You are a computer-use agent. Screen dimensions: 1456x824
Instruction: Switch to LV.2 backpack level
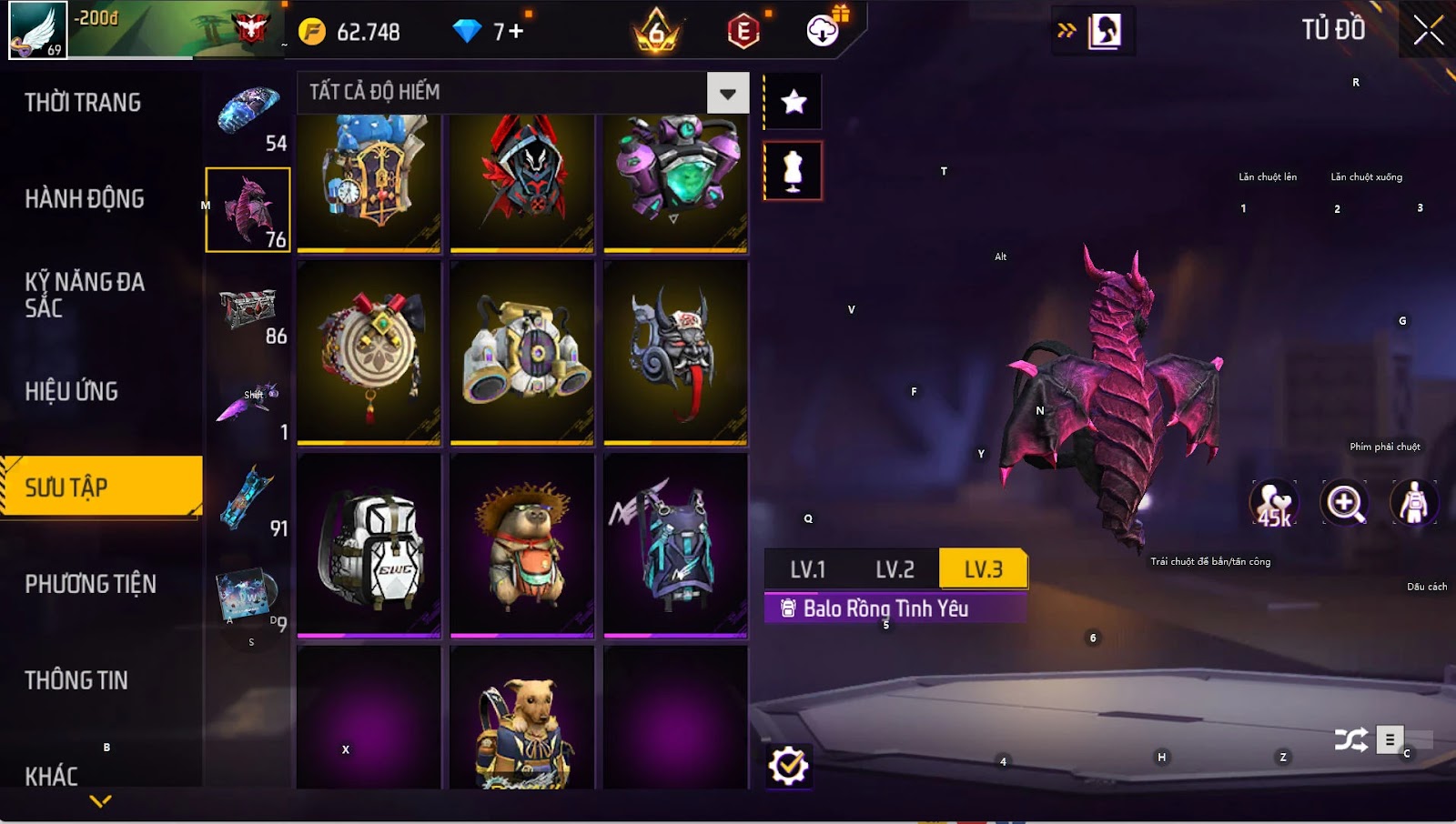pyautogui.click(x=895, y=570)
